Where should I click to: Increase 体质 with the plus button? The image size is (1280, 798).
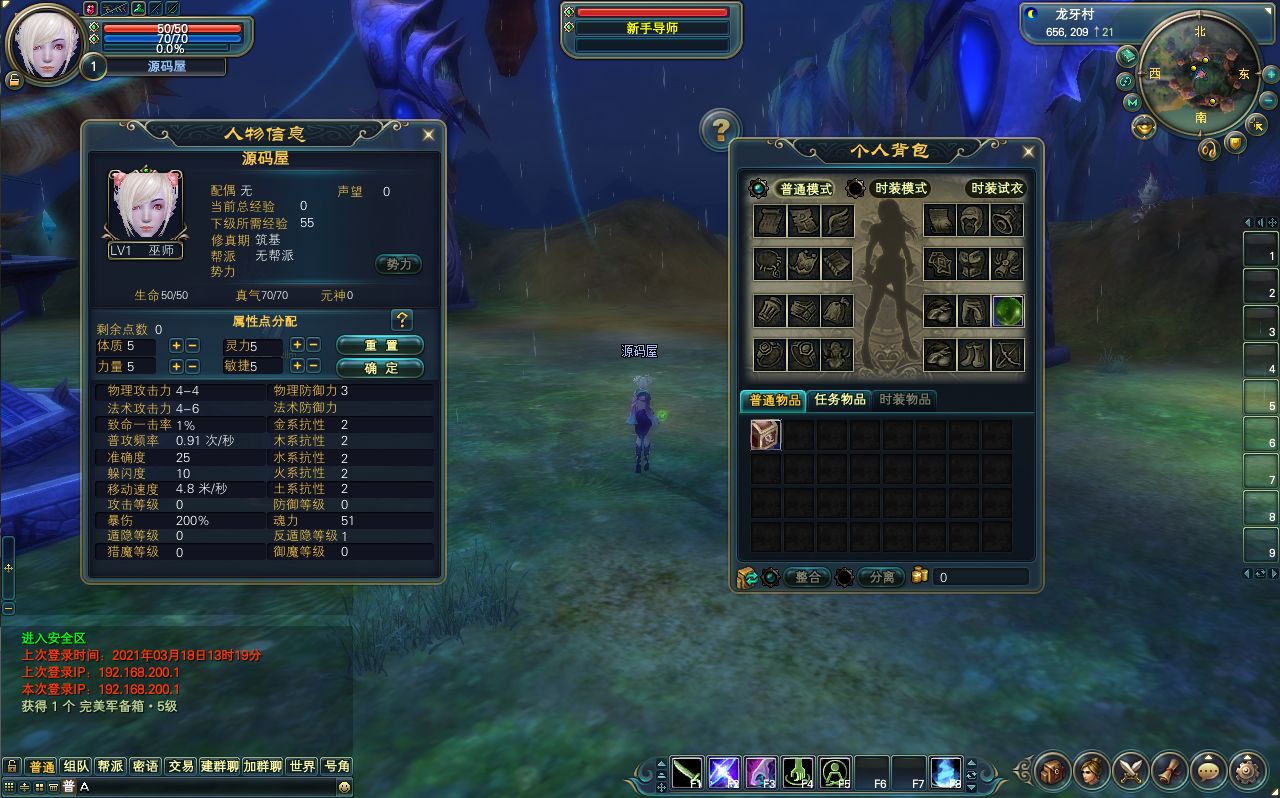(176, 345)
